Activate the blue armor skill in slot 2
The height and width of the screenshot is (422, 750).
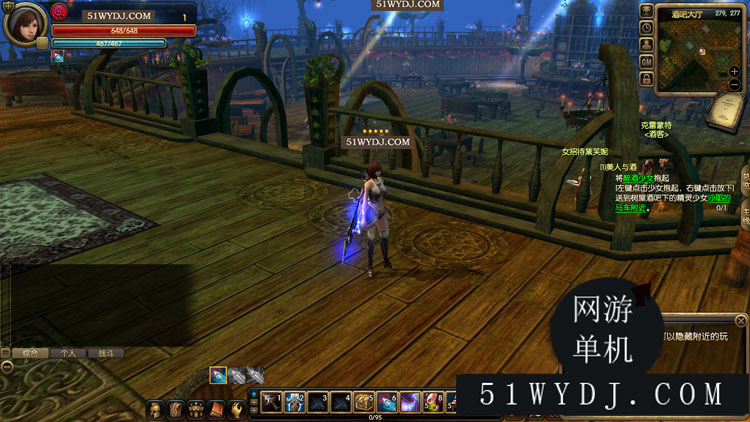click(293, 403)
